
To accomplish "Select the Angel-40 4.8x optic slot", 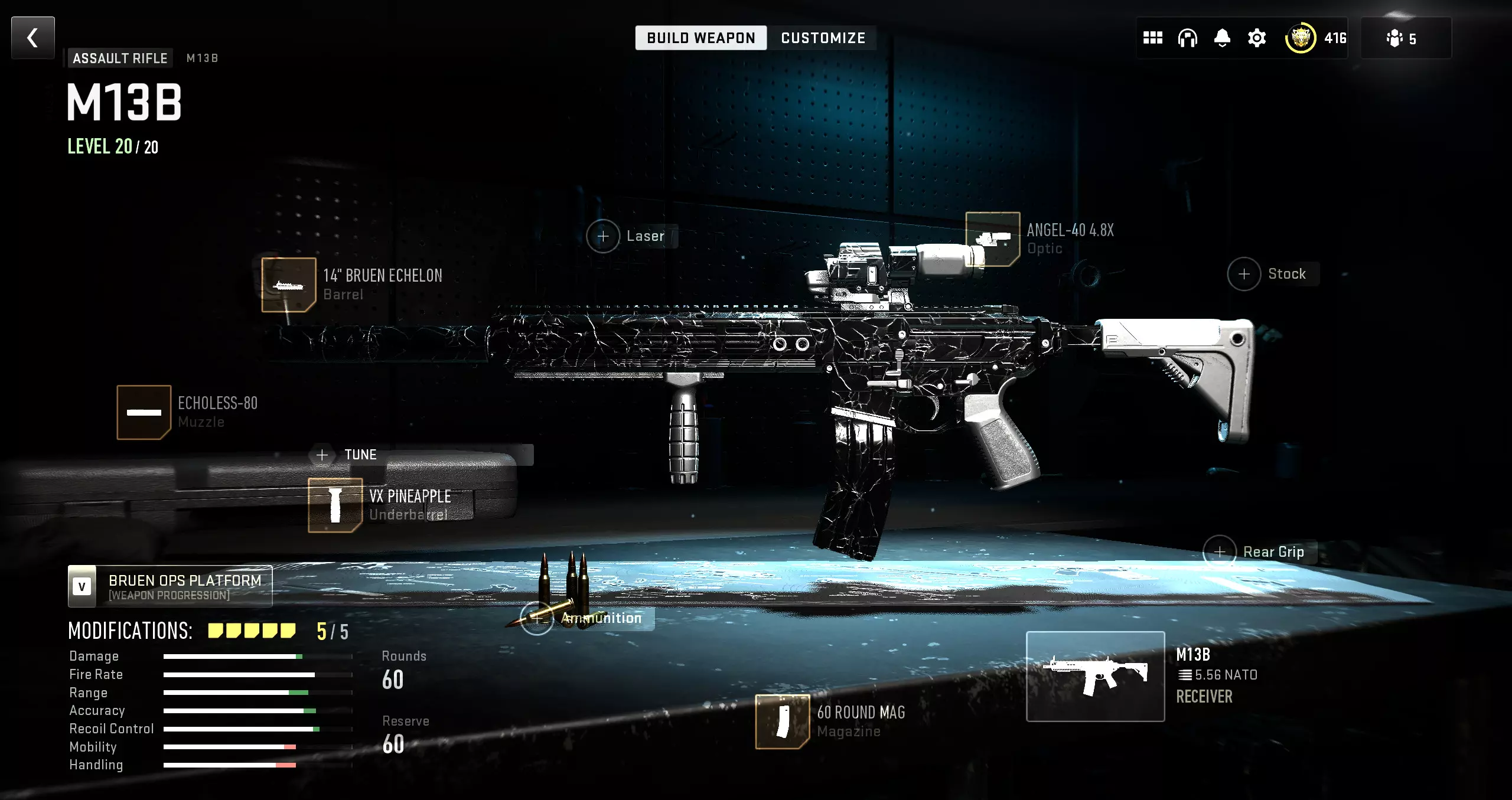I will tap(993, 239).
